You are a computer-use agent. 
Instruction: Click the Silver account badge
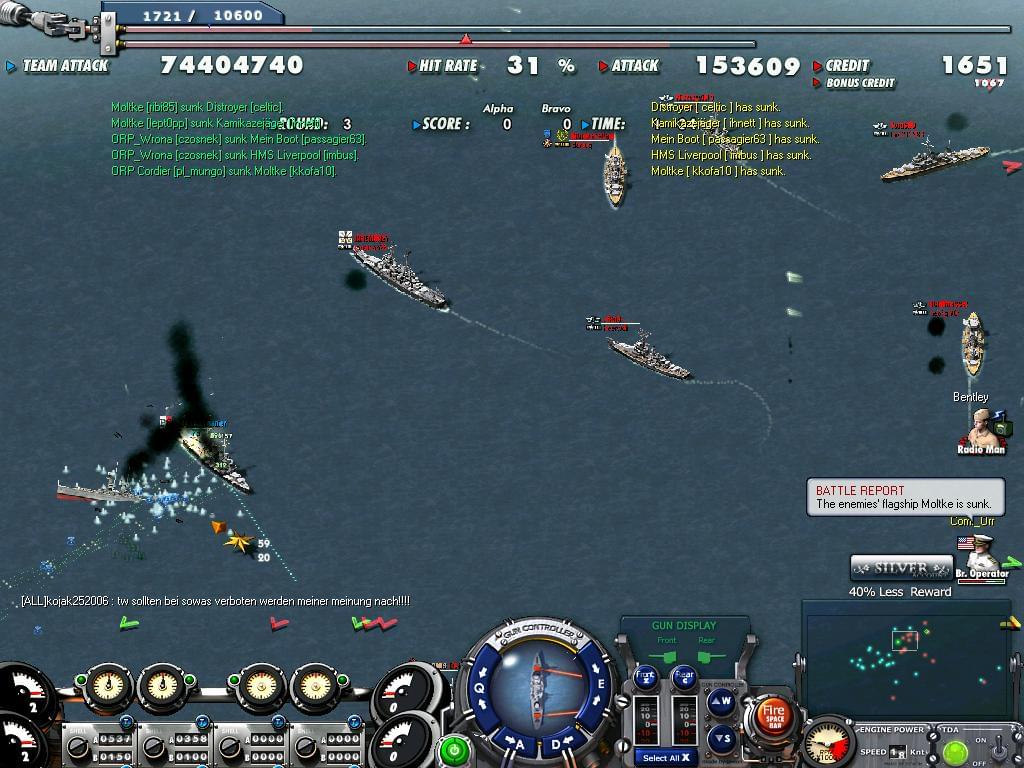(901, 568)
